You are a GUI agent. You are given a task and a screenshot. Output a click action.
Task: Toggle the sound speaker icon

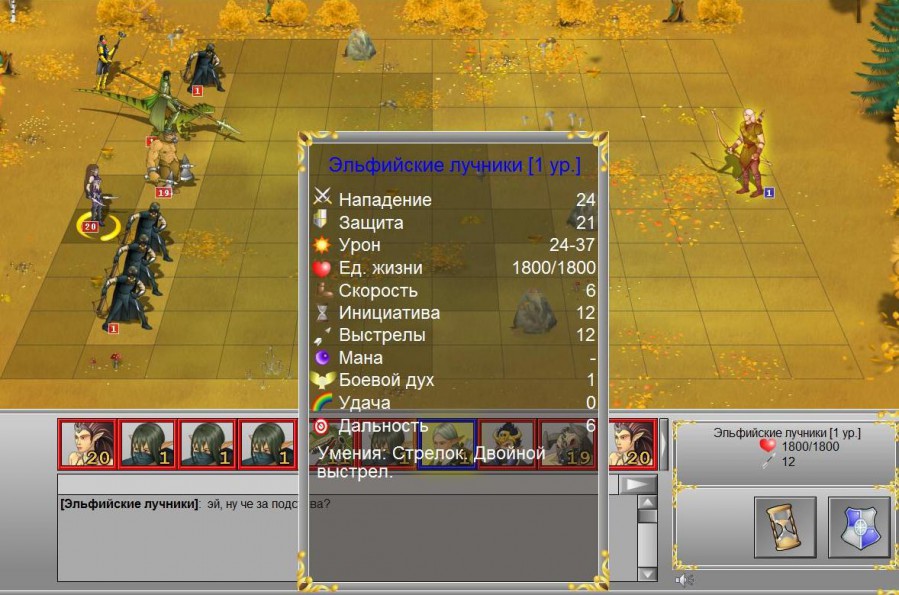tap(684, 579)
